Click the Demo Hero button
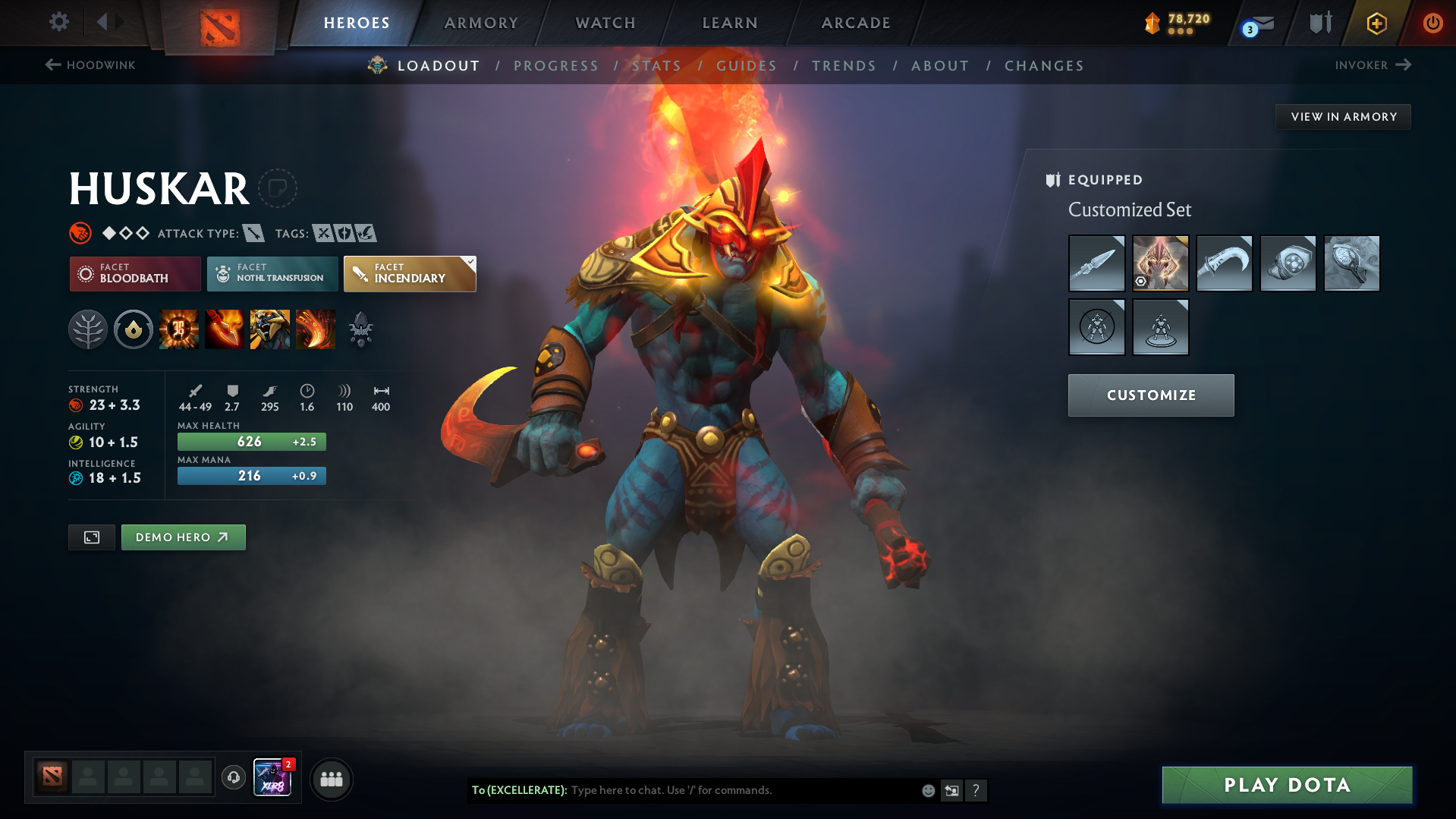 (x=183, y=537)
